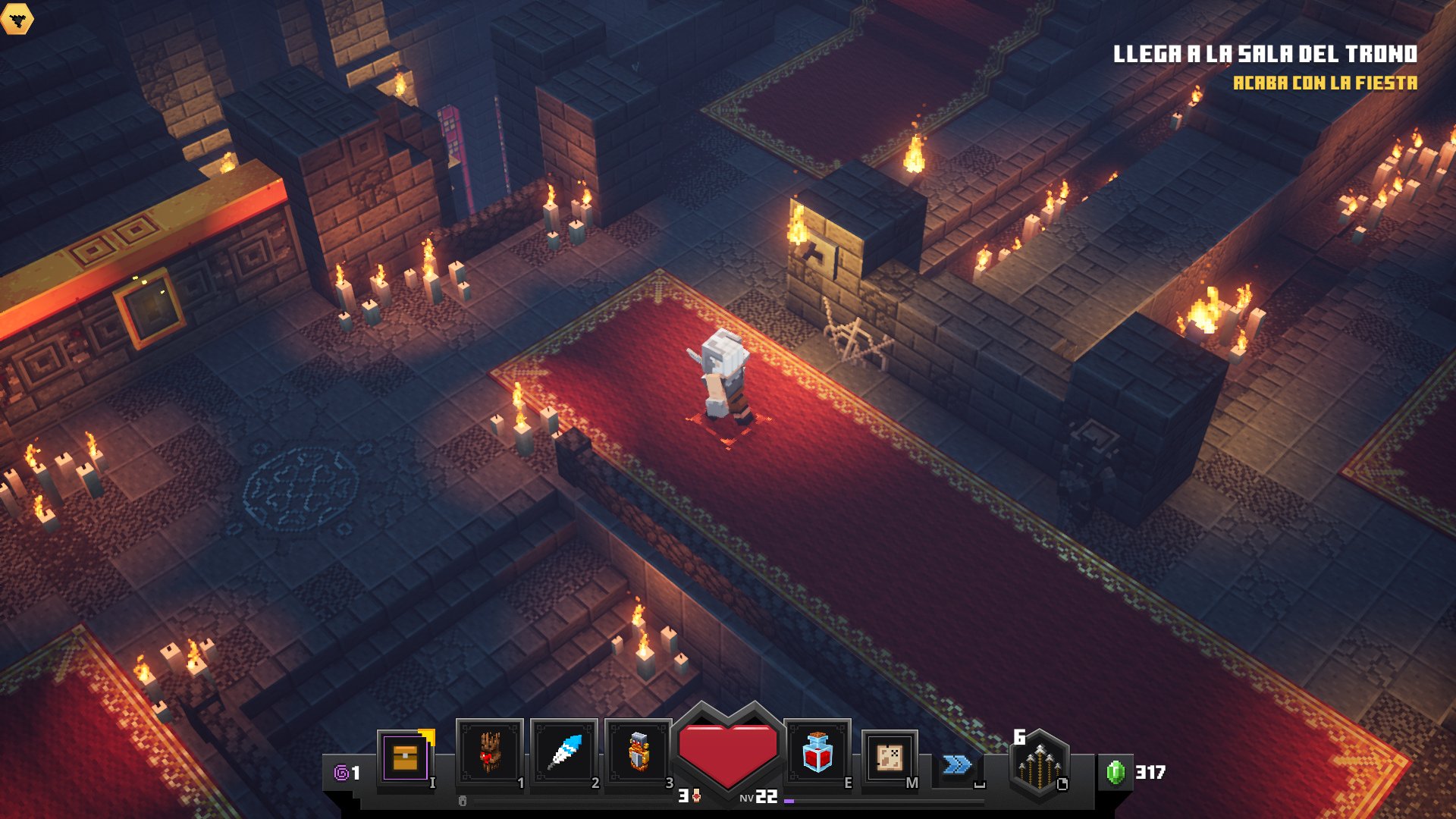The width and height of the screenshot is (1456, 819).
Task: Open the inventory chest slot
Action: [406, 756]
